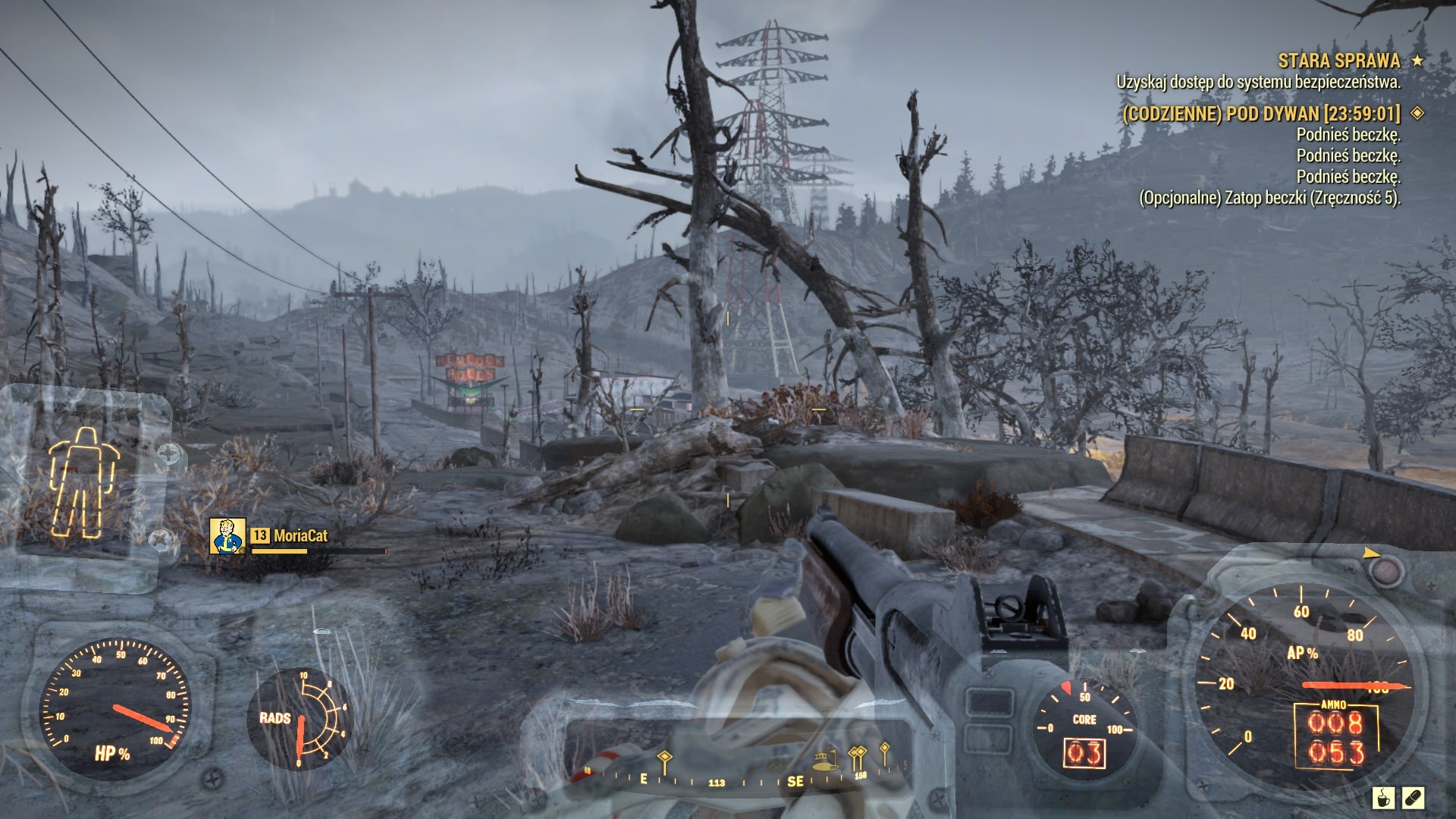
Task: Click the MoriaCat player name label
Action: tap(300, 535)
